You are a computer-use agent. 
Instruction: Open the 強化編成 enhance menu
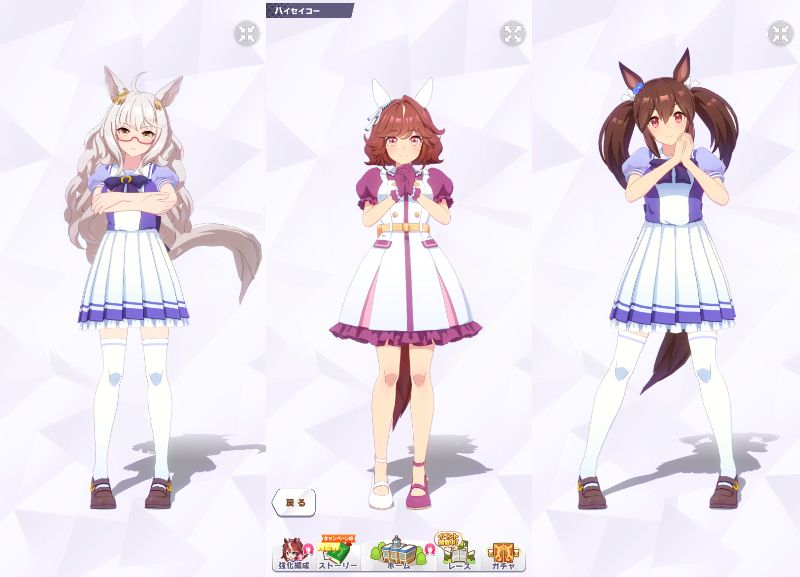point(294,554)
